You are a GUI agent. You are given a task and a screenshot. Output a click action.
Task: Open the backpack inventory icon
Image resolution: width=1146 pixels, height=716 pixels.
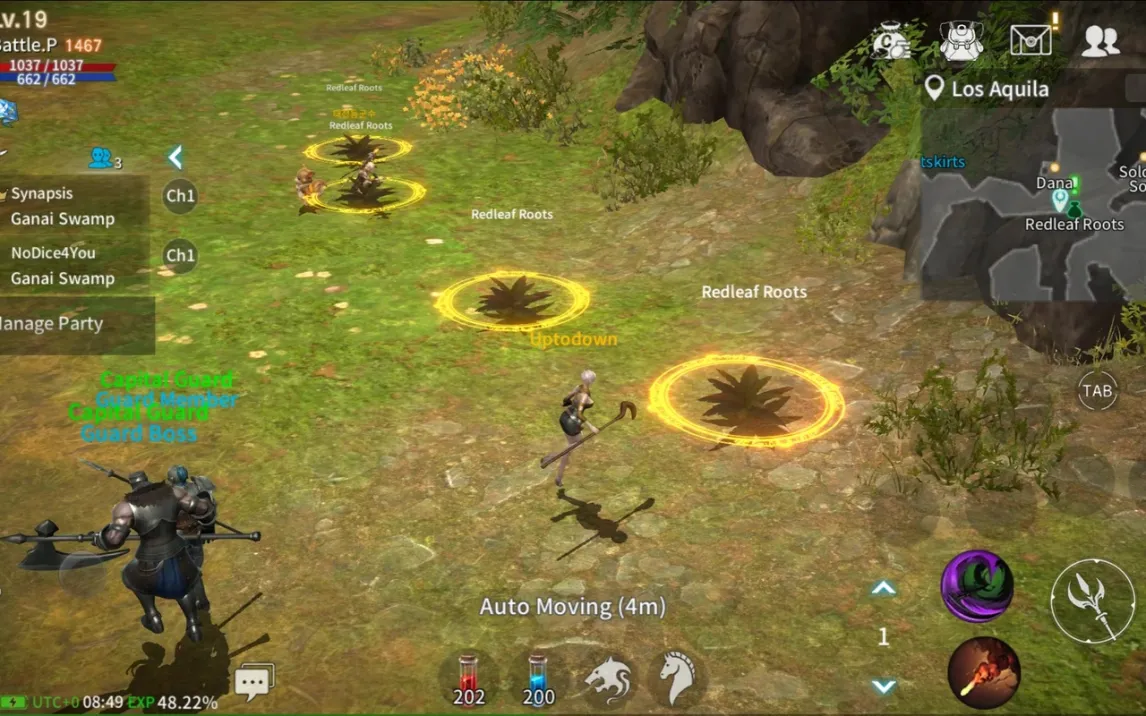(x=961, y=40)
